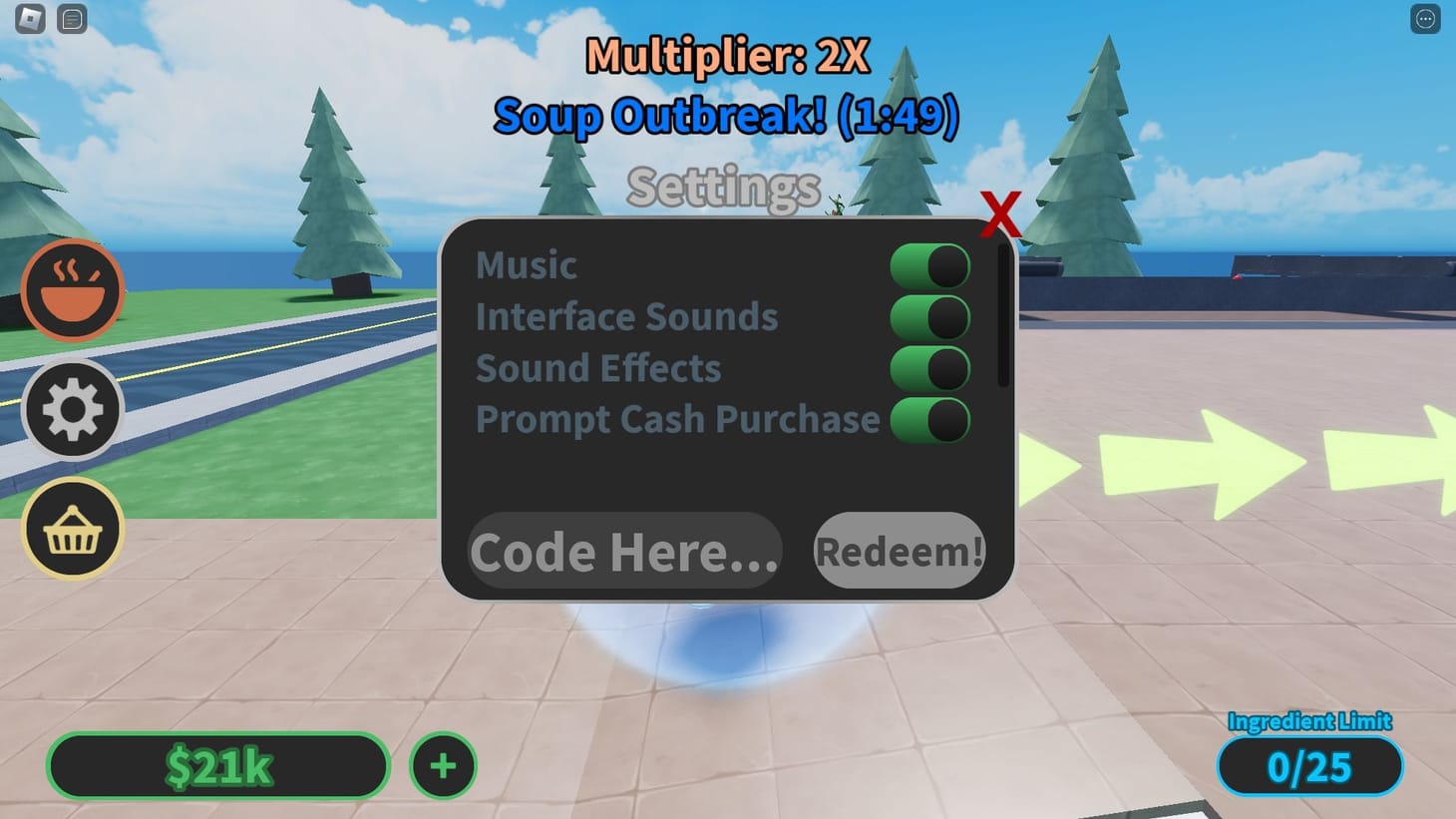Click the $21k cash display
1456x819 pixels.
pyautogui.click(x=217, y=765)
